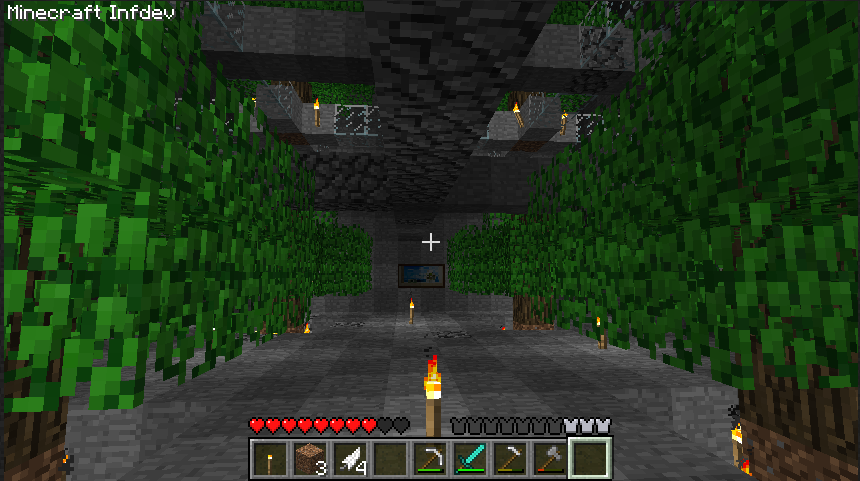860x481 pixels.
Task: Select the axe hotbar slot
Action: [x=549, y=459]
